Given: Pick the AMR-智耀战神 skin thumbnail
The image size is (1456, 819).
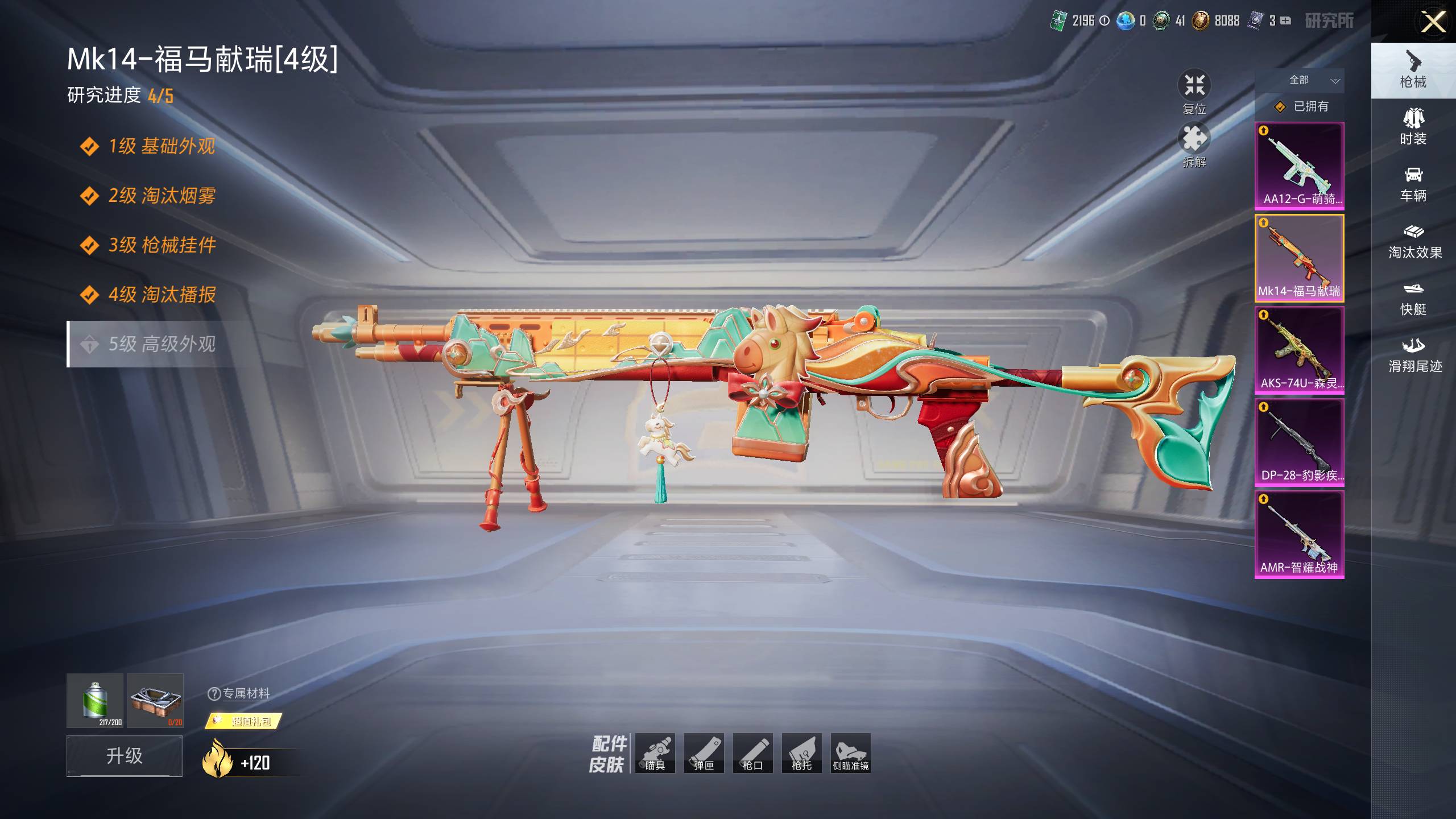Looking at the screenshot, I should (x=1299, y=534).
